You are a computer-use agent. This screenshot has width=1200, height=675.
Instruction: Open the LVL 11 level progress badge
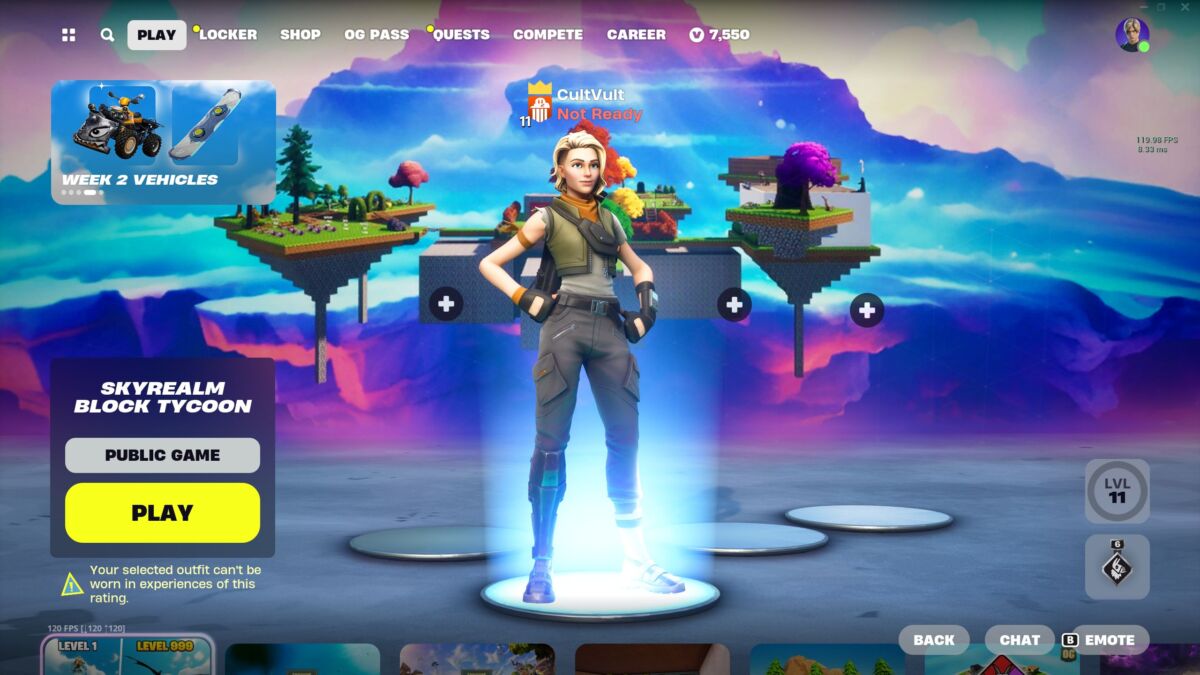point(1116,491)
